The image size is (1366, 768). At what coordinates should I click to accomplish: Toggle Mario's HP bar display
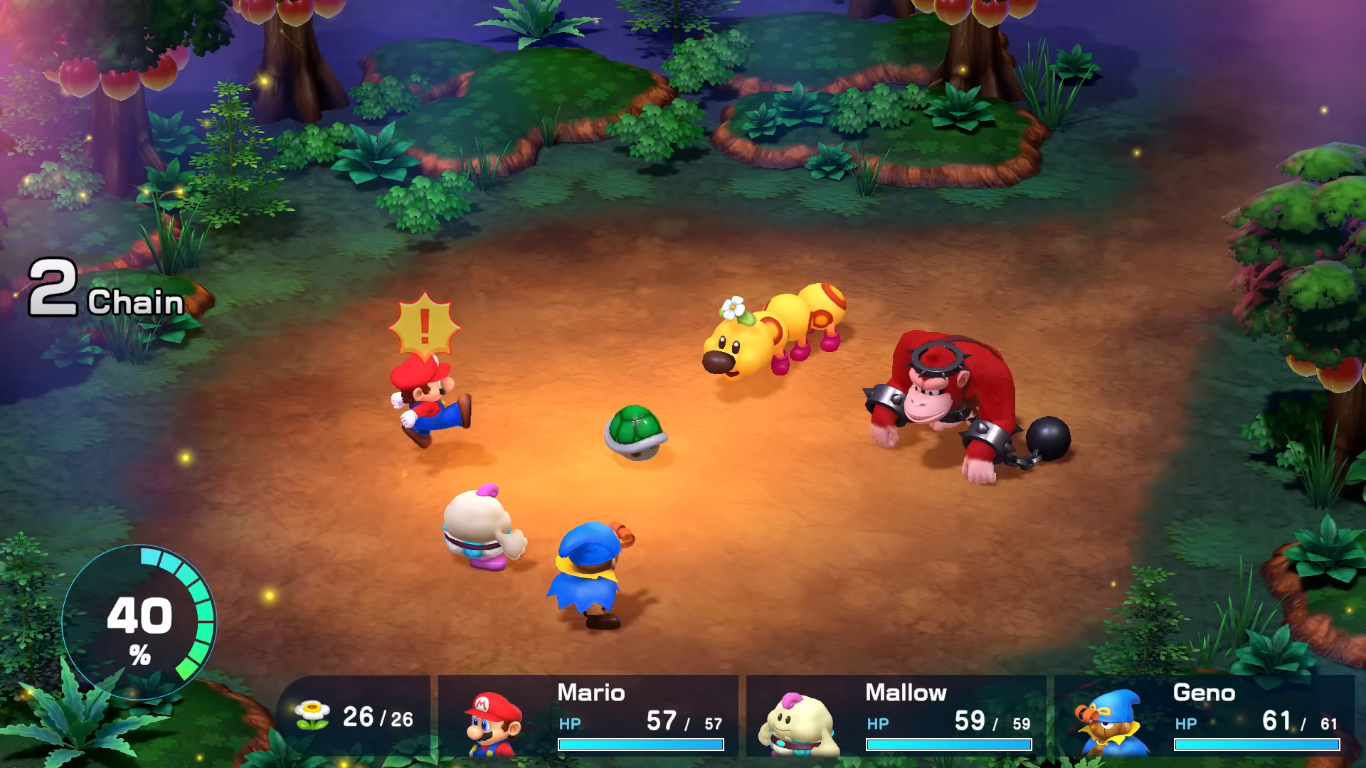pos(640,744)
